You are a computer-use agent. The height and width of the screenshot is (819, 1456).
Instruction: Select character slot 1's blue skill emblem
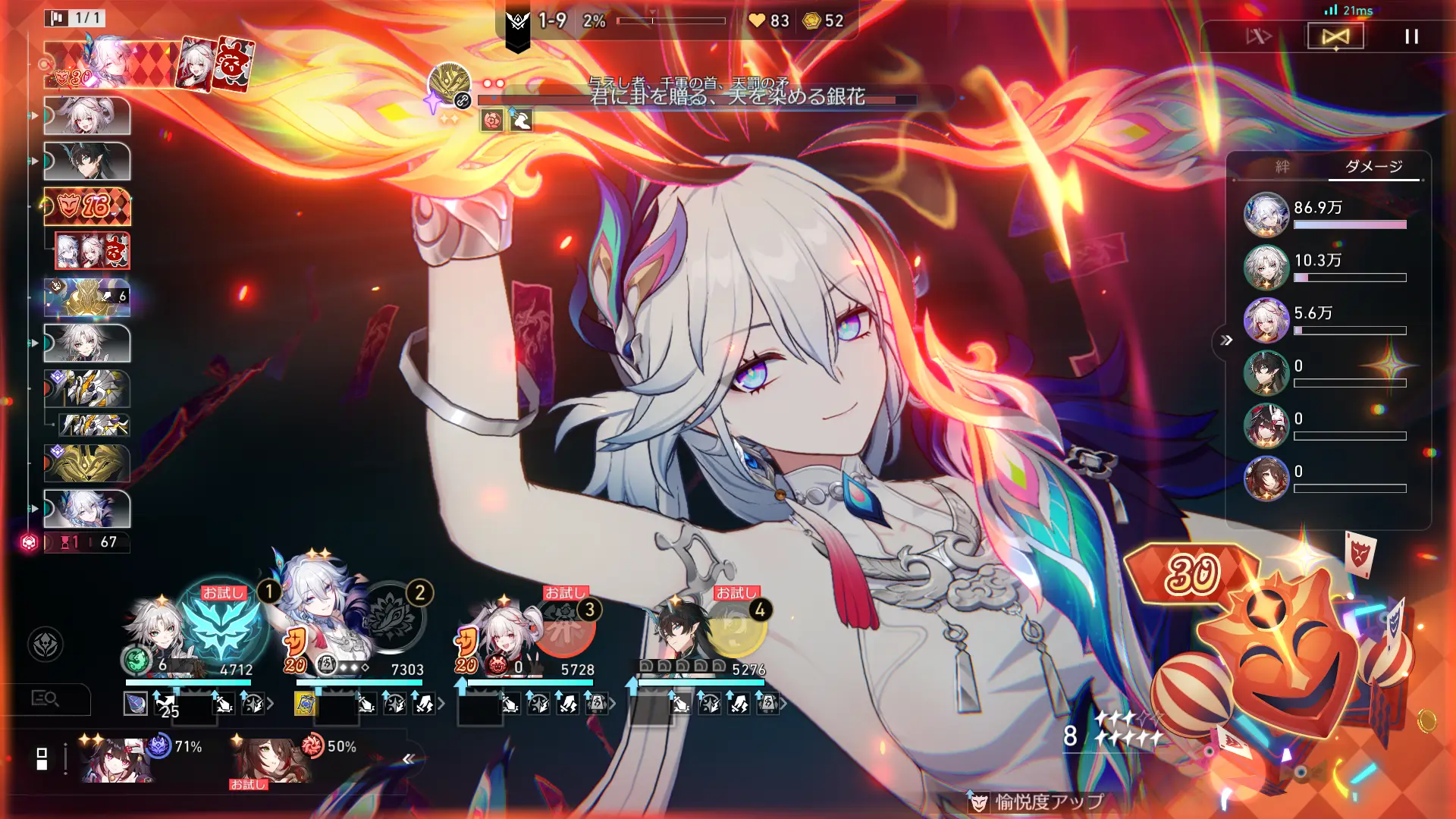[221, 626]
